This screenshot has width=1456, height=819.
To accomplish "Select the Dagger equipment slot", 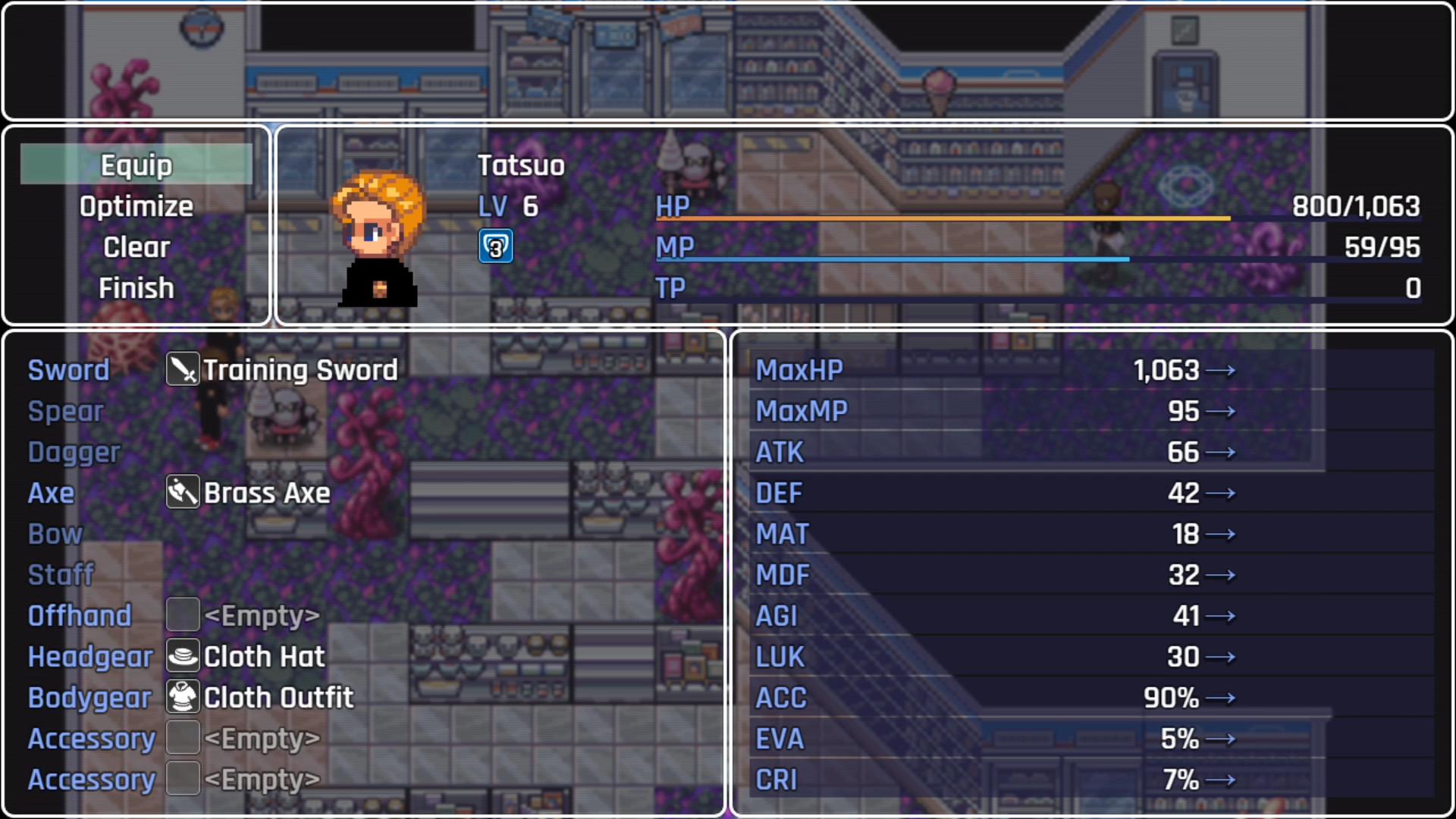I will [74, 451].
